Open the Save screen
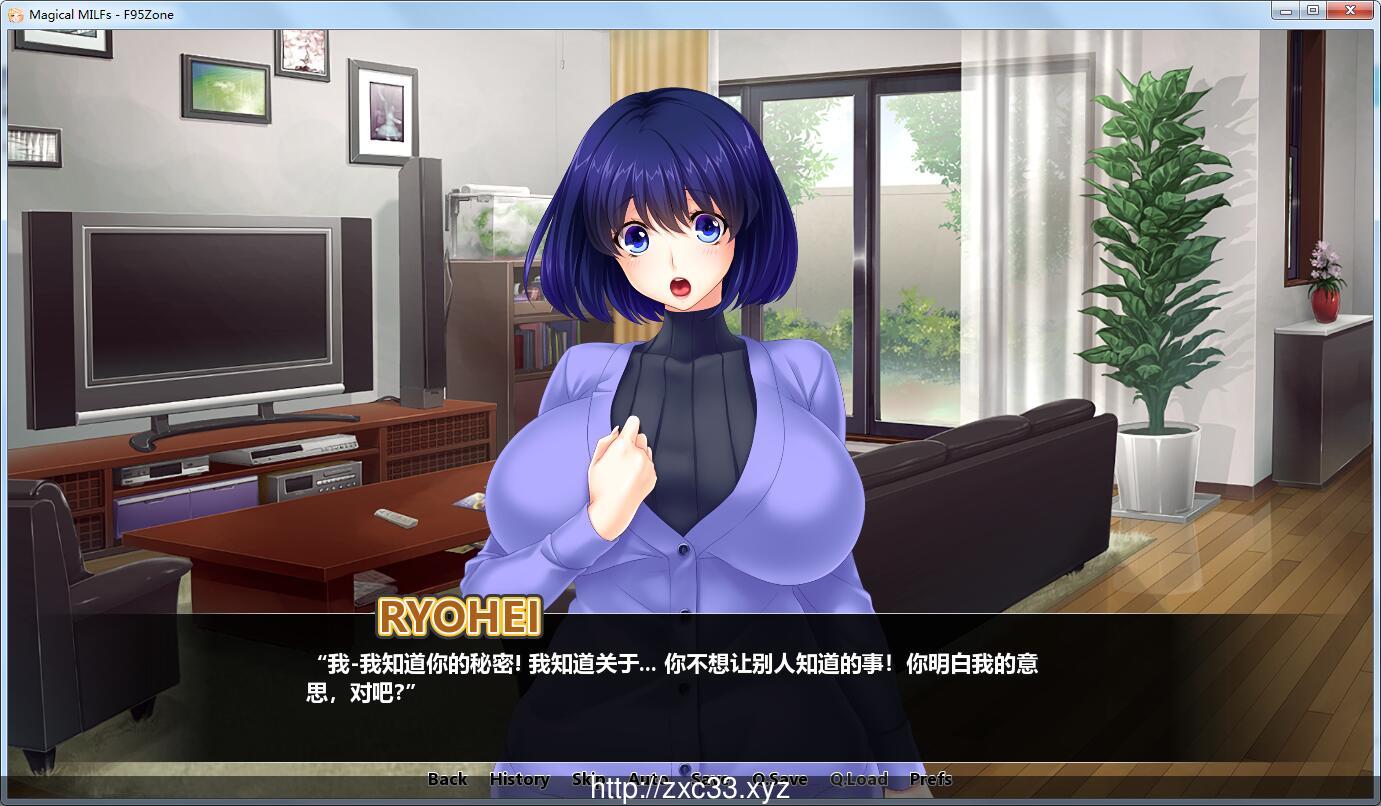Screen dimensions: 1381x806 (x=711, y=778)
